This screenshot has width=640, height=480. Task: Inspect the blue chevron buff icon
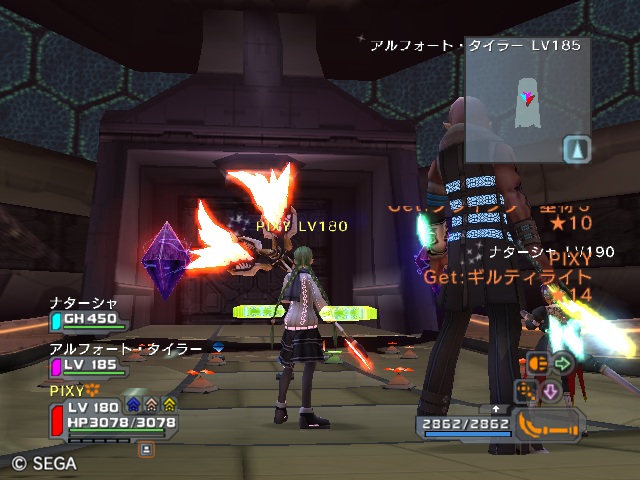point(133,404)
